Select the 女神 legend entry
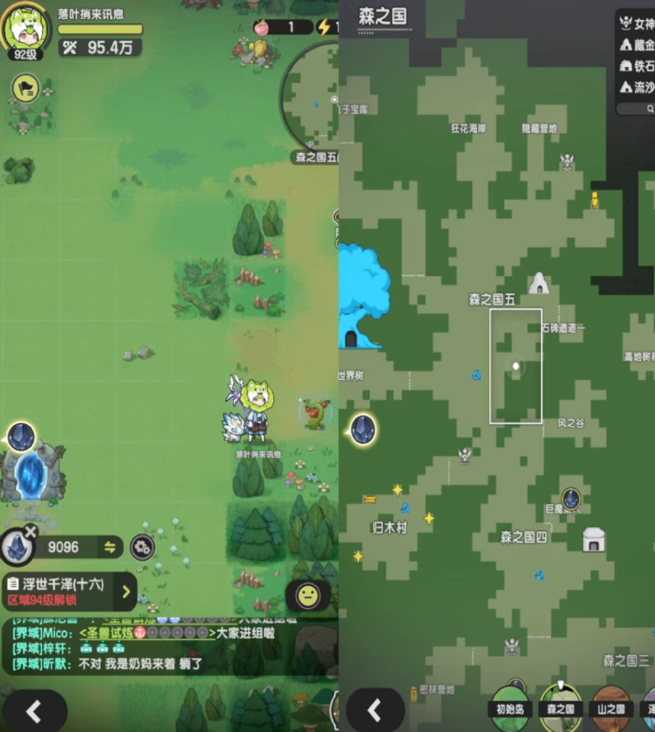 click(x=636, y=23)
